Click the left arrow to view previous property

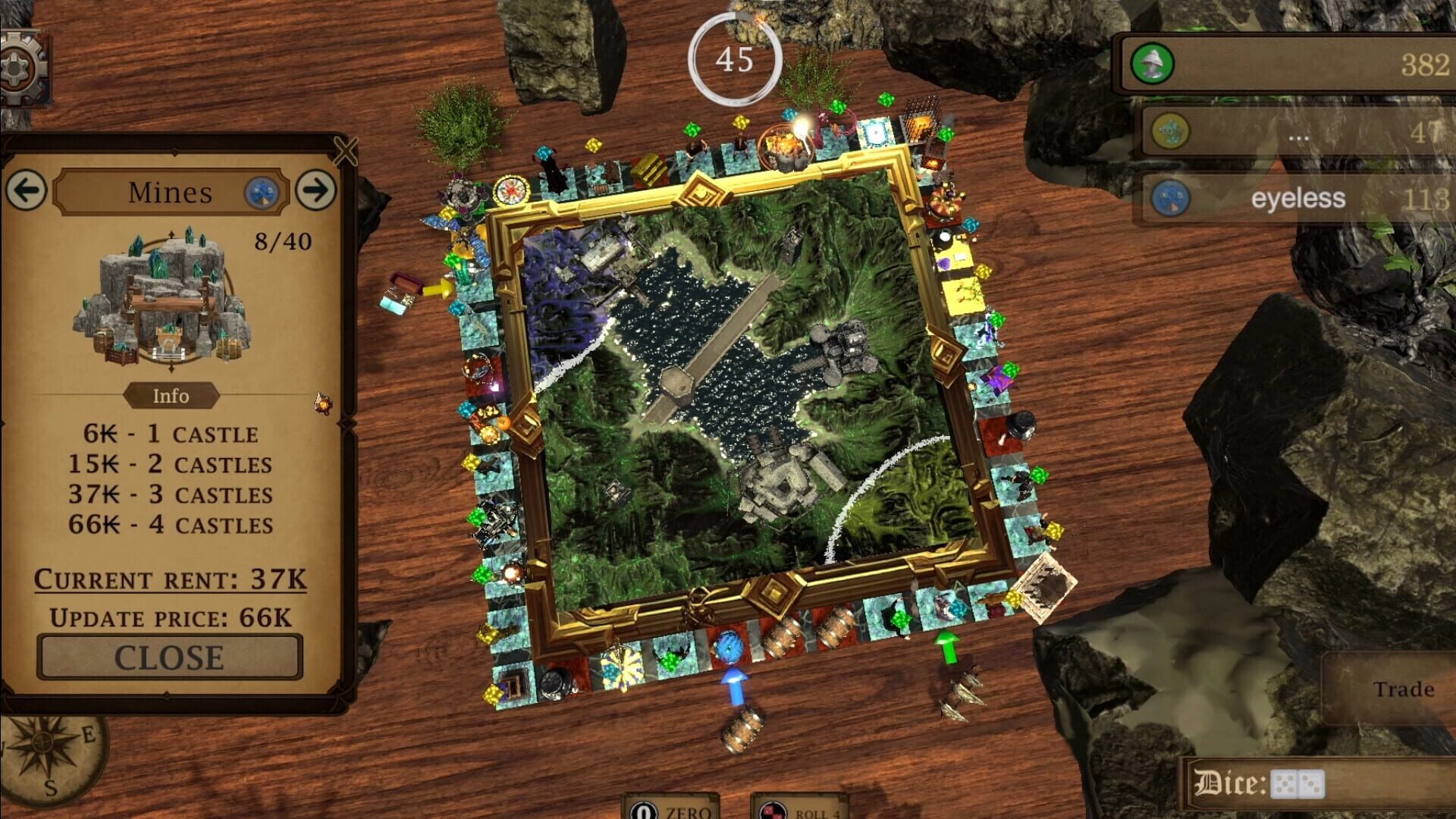[x=27, y=191]
